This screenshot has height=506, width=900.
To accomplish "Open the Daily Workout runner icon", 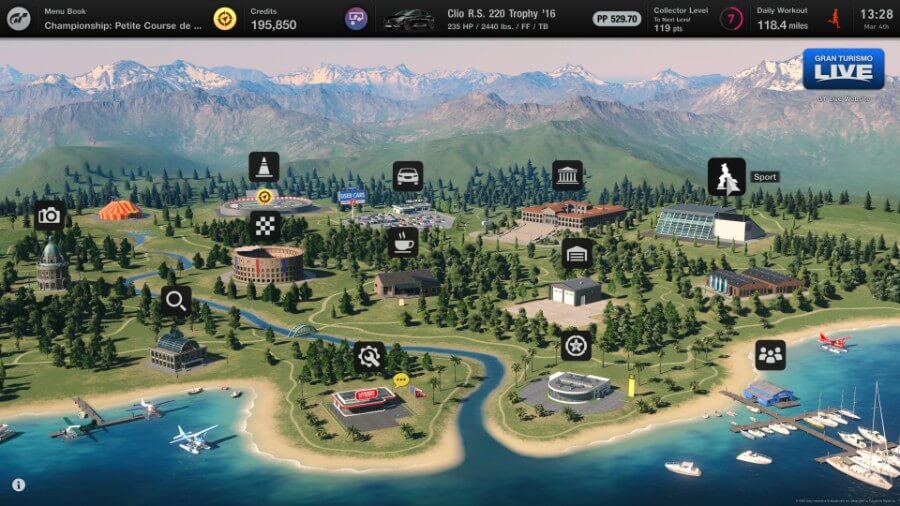I will tap(833, 18).
